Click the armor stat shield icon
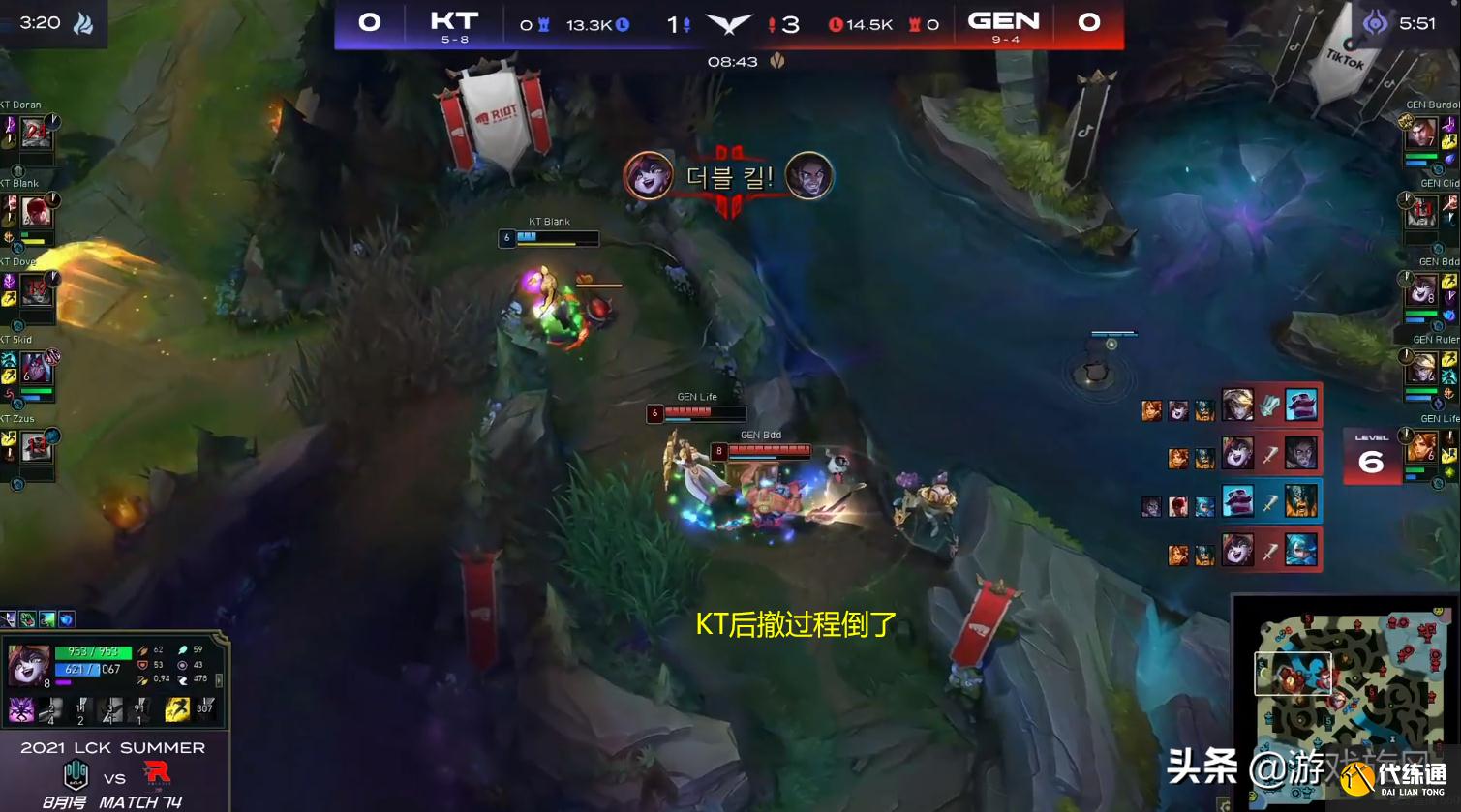Screen dimensions: 1461x812 (141, 665)
